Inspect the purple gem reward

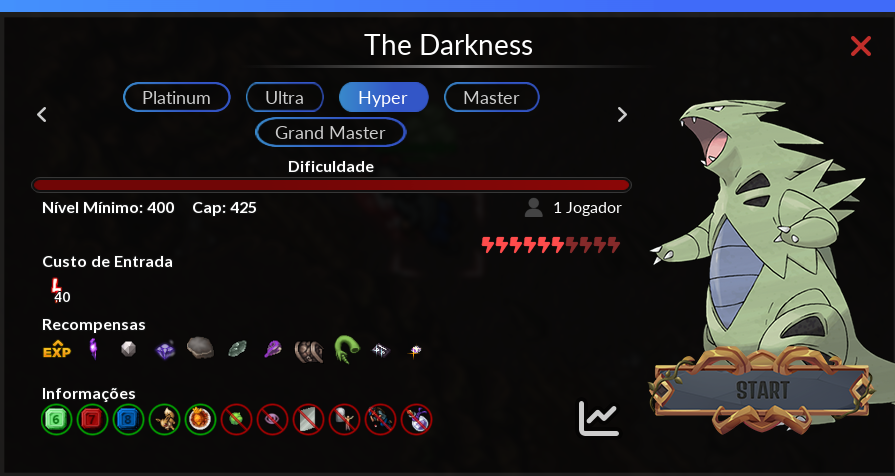pos(165,350)
